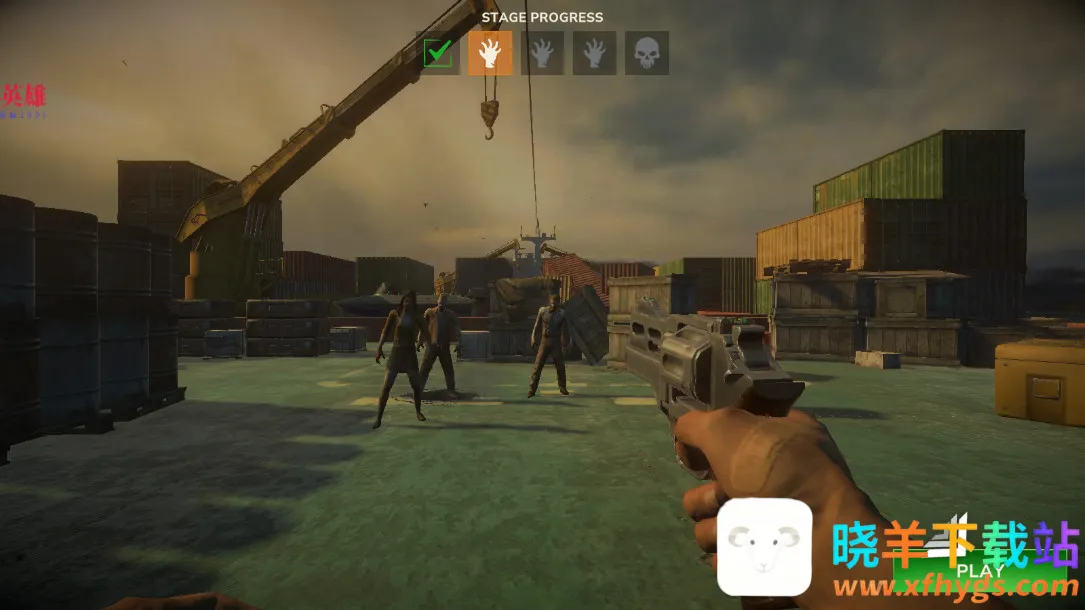
Task: Select the completed stage checkmark icon
Action: coord(438,53)
